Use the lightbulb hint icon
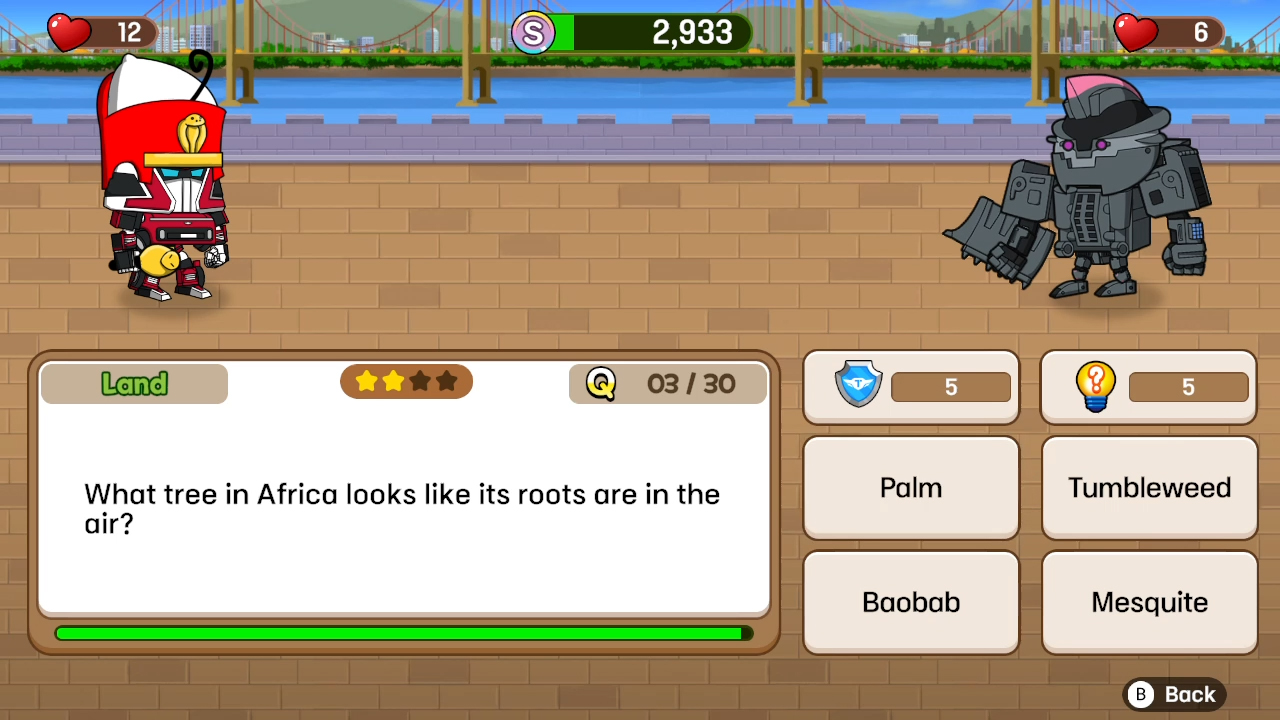 [1095, 386]
